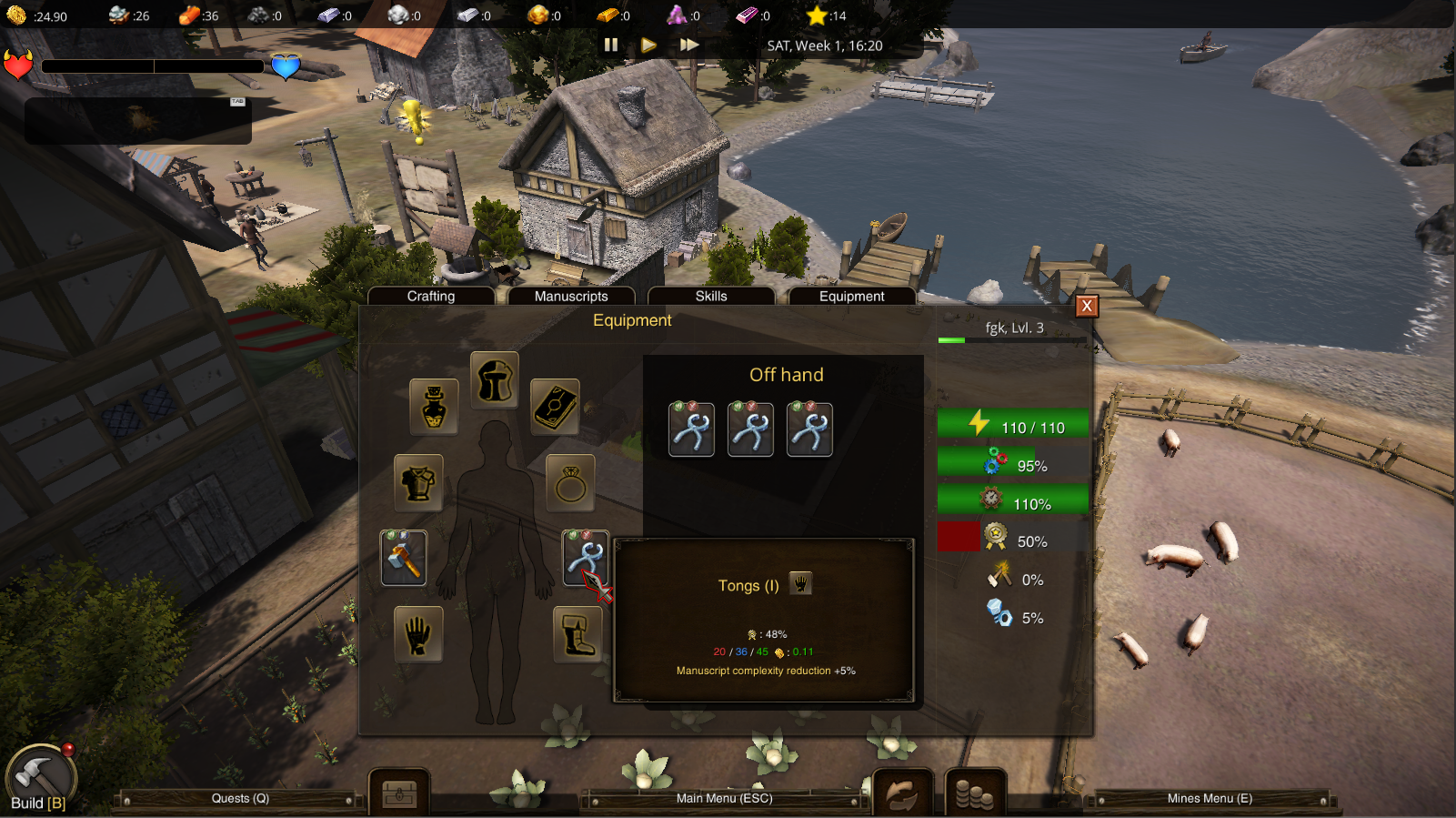Set game speed to normal play

(x=648, y=45)
